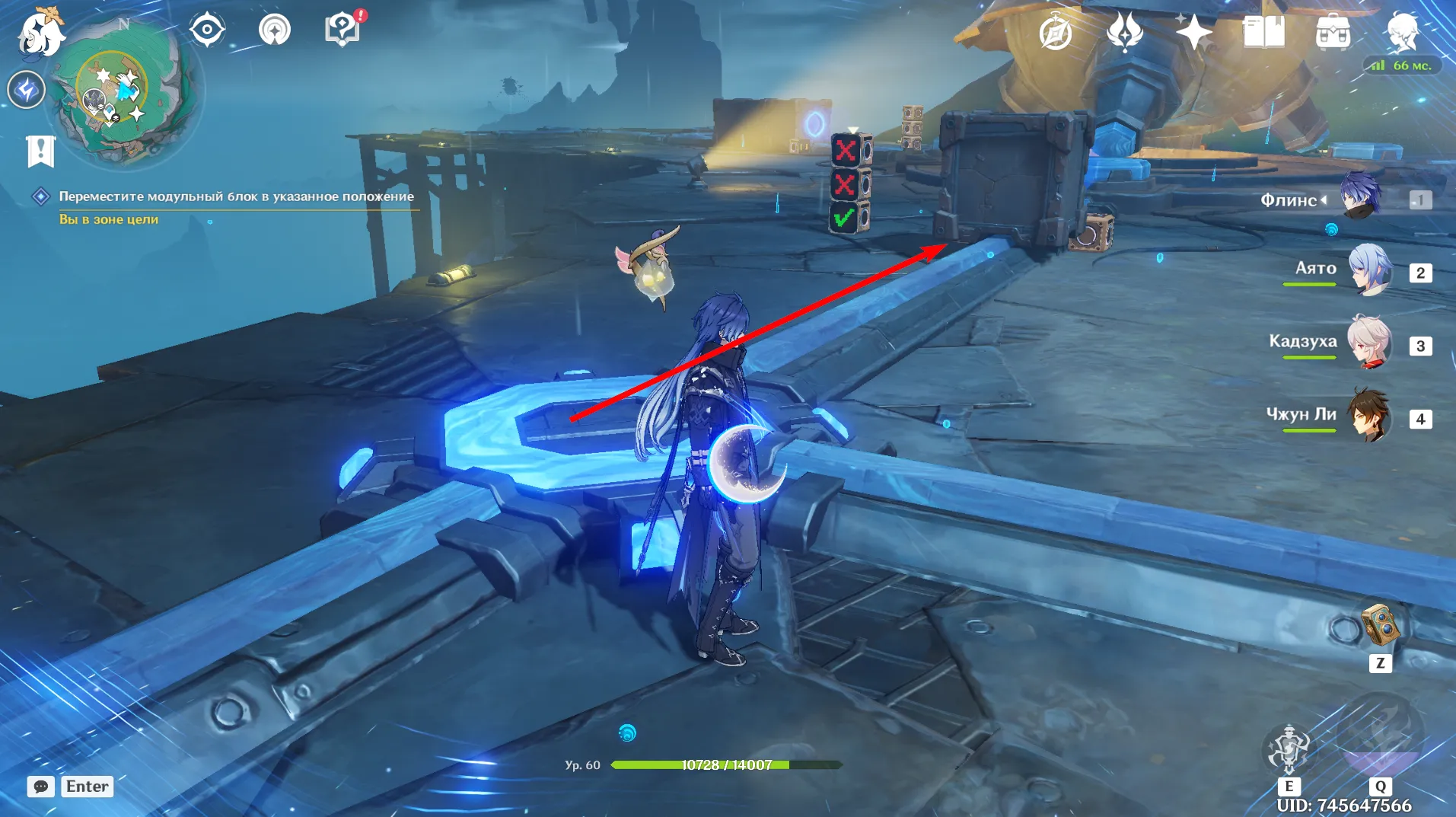Open the adventurer book icon
The height and width of the screenshot is (817, 1456).
point(1263,33)
